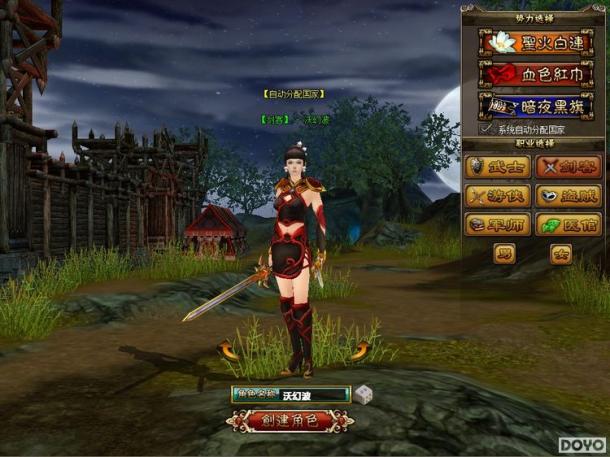The height and width of the screenshot is (457, 610).
Task: Rotate character with the right arrow
Action: point(359,349)
